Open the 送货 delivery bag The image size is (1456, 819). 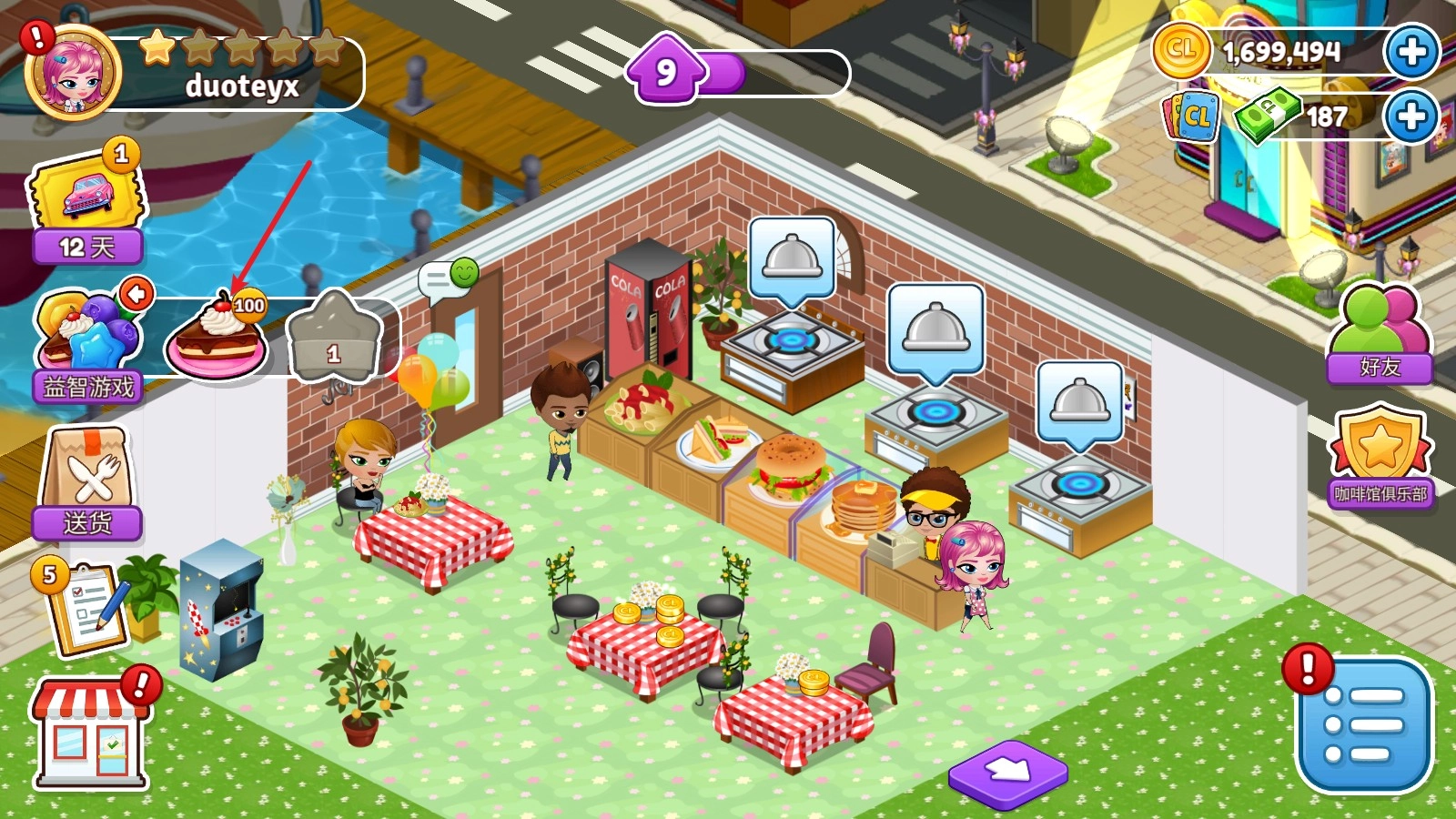87,482
